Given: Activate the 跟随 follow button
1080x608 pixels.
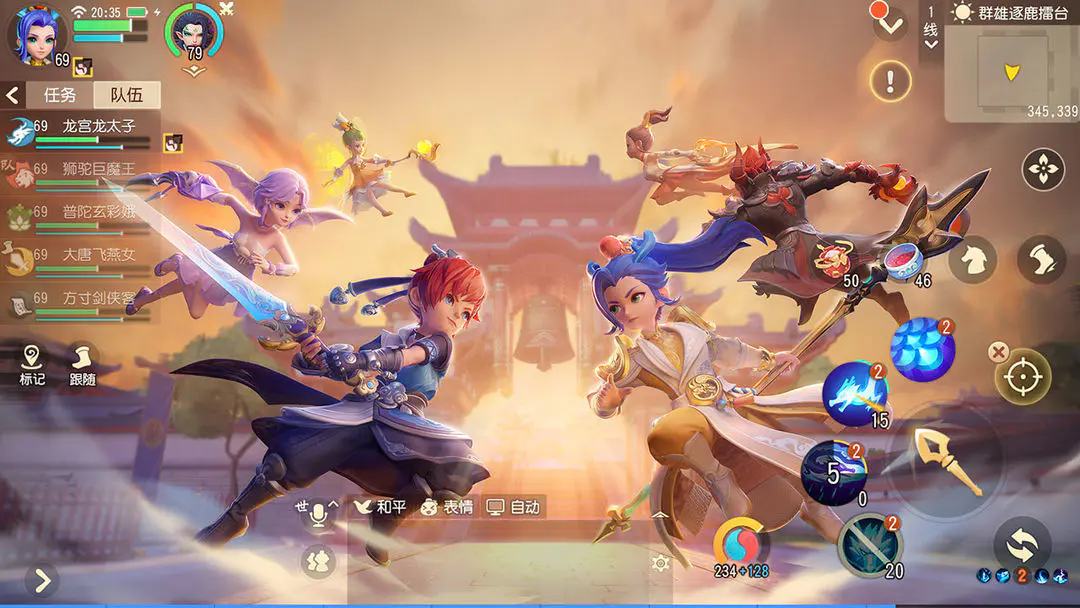Looking at the screenshot, I should [83, 365].
